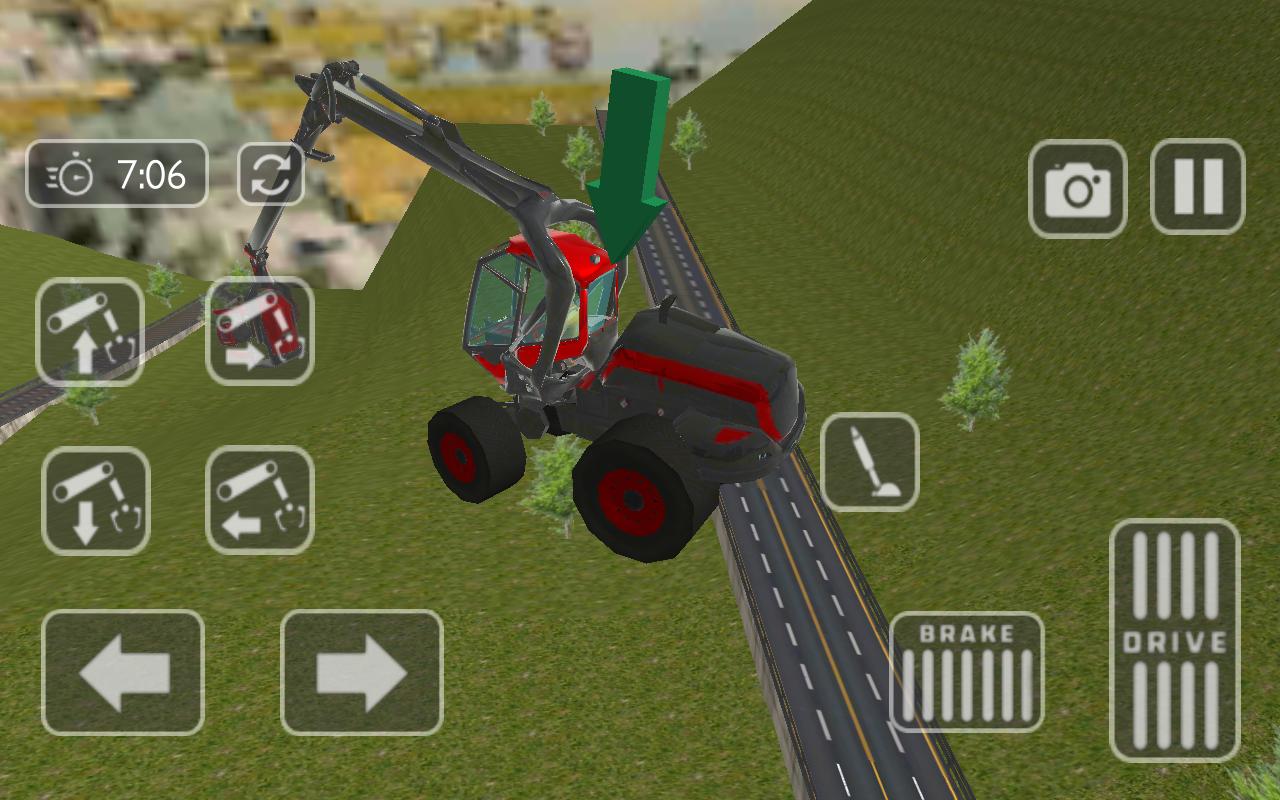Tap the green arrow marker above the harvester
The height and width of the screenshot is (800, 1280).
[628, 150]
